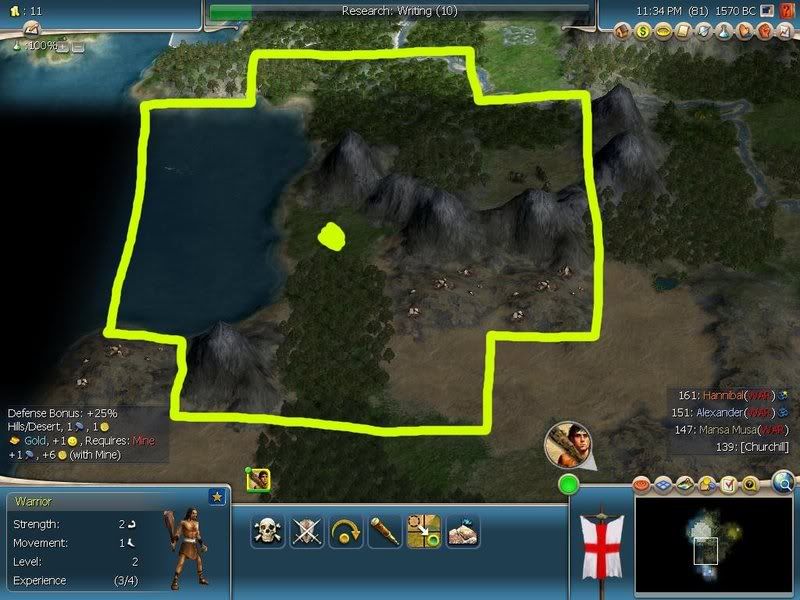Select the go-to move command button
Image resolution: width=800 pixels, height=600 pixels.
424,531
